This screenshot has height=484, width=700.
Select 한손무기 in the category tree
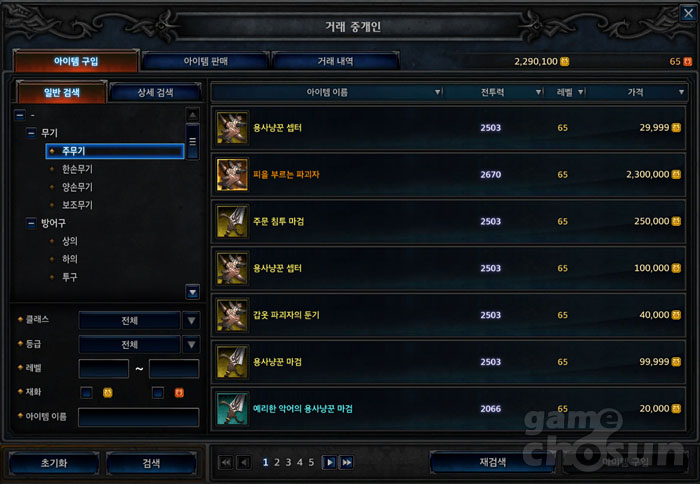tap(77, 169)
